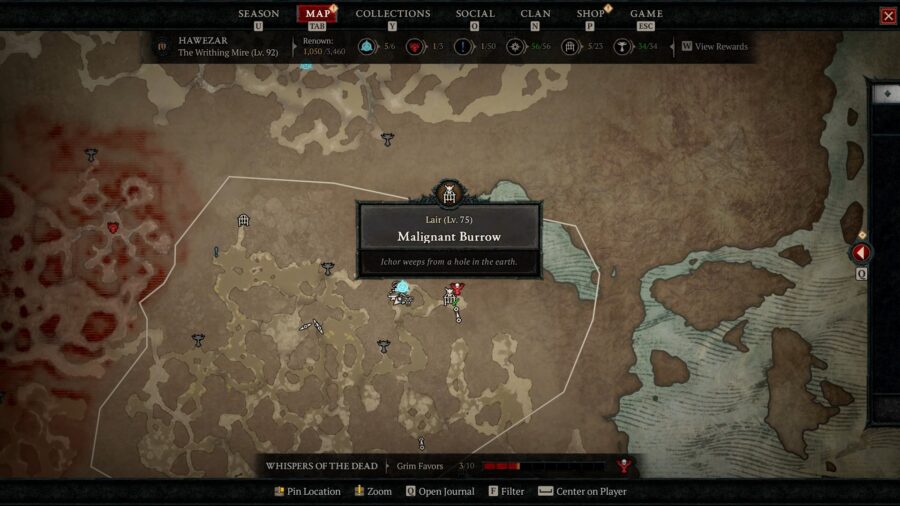Click the Pin Location option
900x506 pixels.
click(x=307, y=492)
